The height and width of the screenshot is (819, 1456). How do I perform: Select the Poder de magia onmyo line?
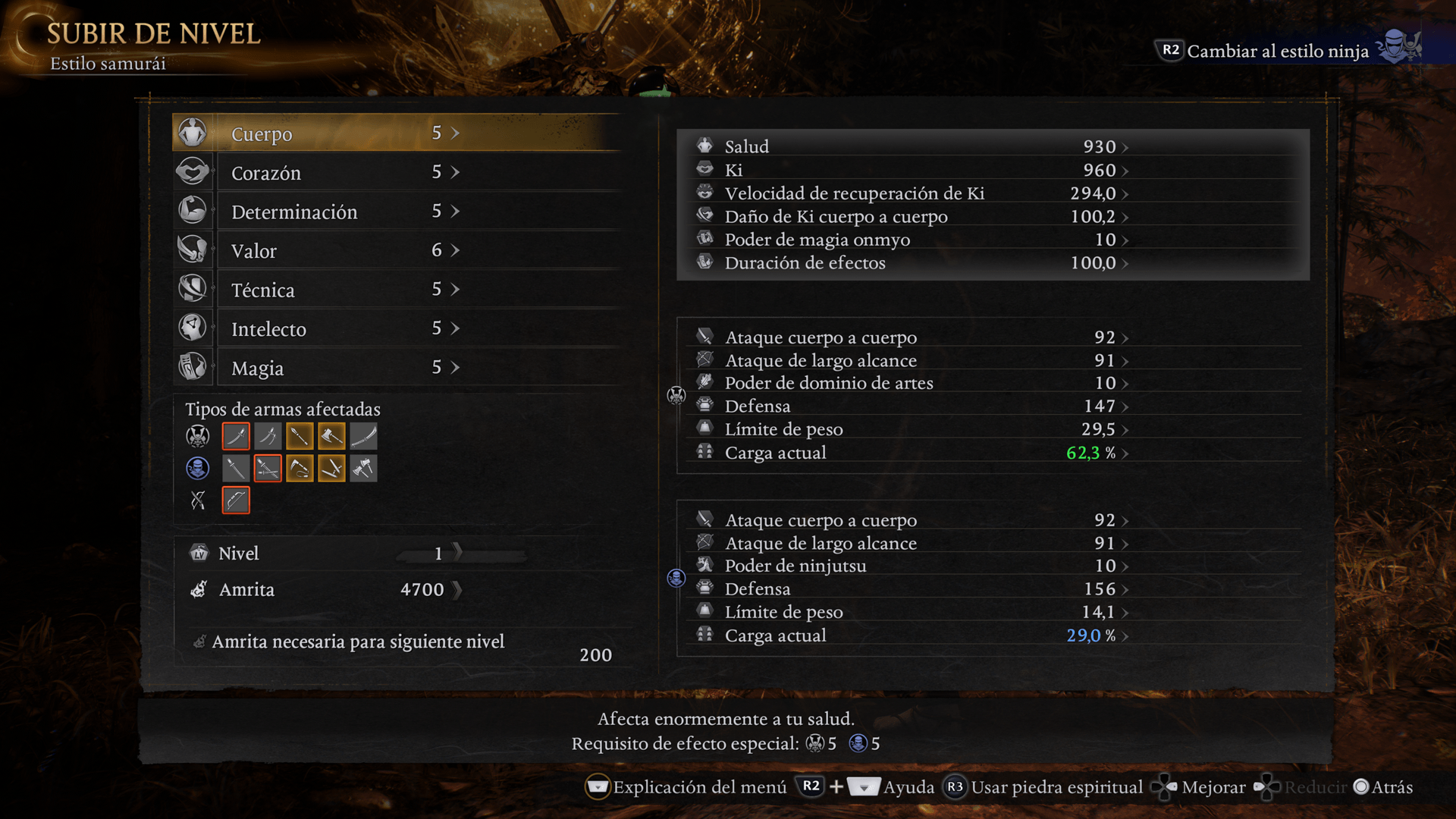(910, 240)
